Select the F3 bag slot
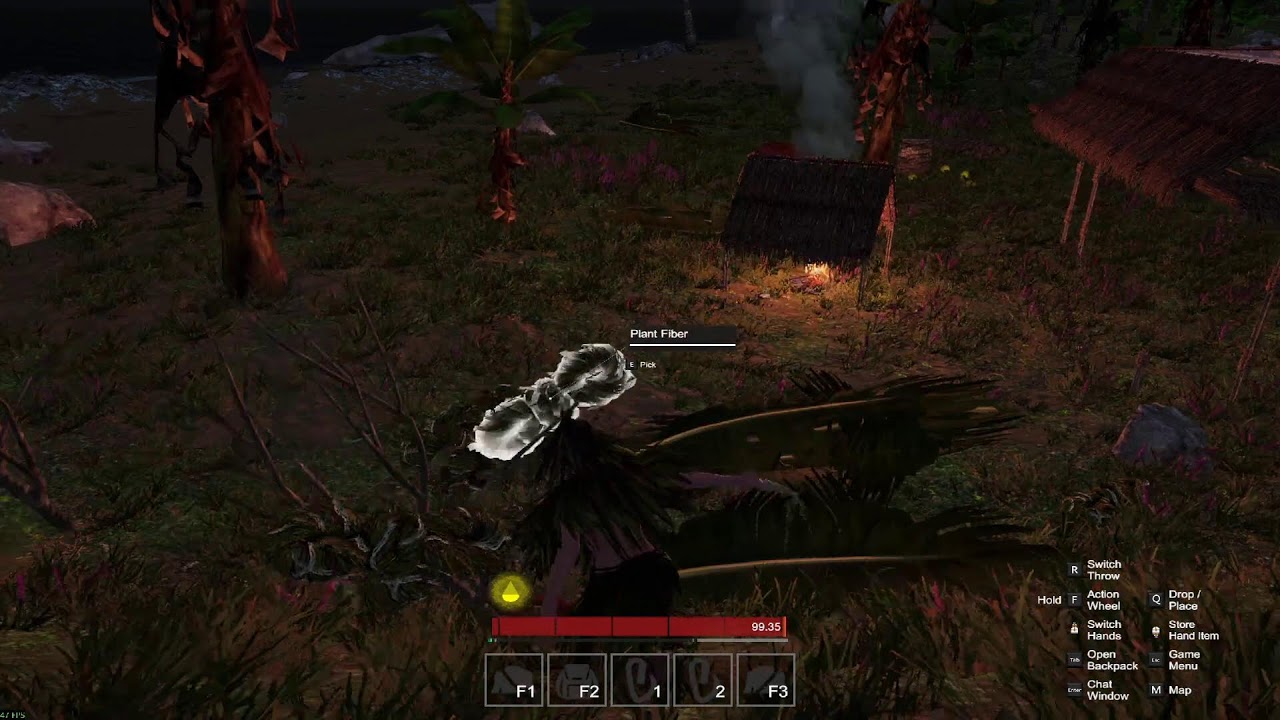This screenshot has width=1280, height=720. [766, 680]
